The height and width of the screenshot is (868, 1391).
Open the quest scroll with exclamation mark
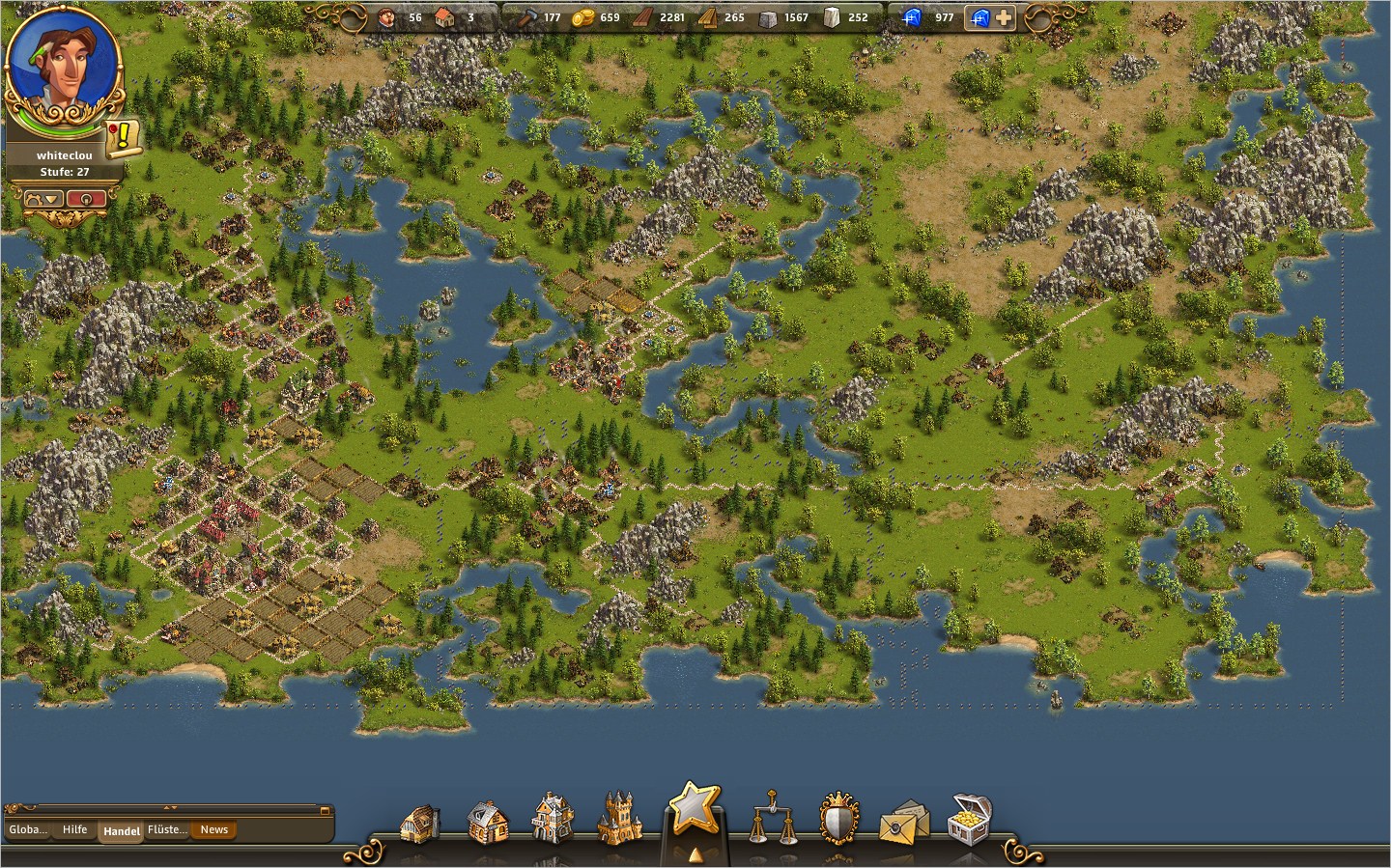[124, 137]
